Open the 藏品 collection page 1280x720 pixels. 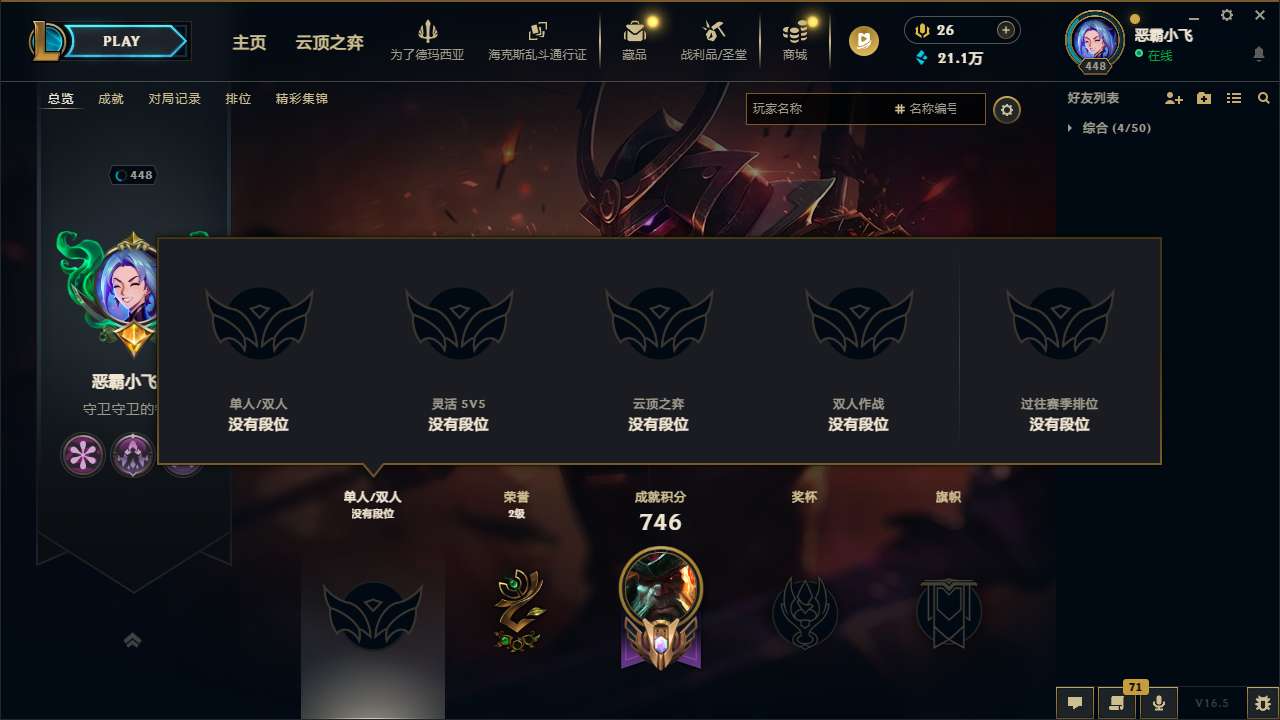pyautogui.click(x=634, y=40)
